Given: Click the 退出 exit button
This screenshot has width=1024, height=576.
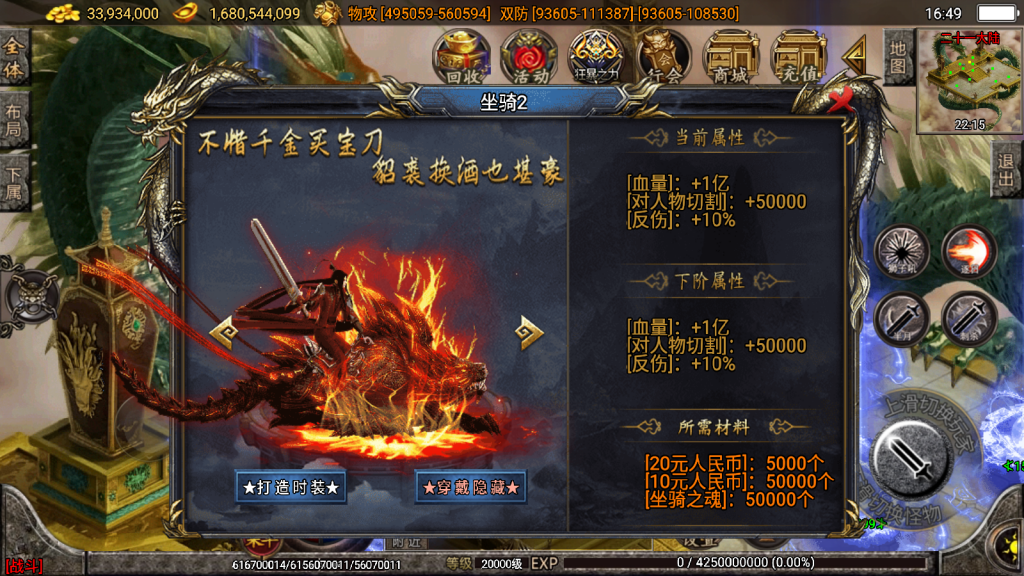Looking at the screenshot, I should 1007,170.
